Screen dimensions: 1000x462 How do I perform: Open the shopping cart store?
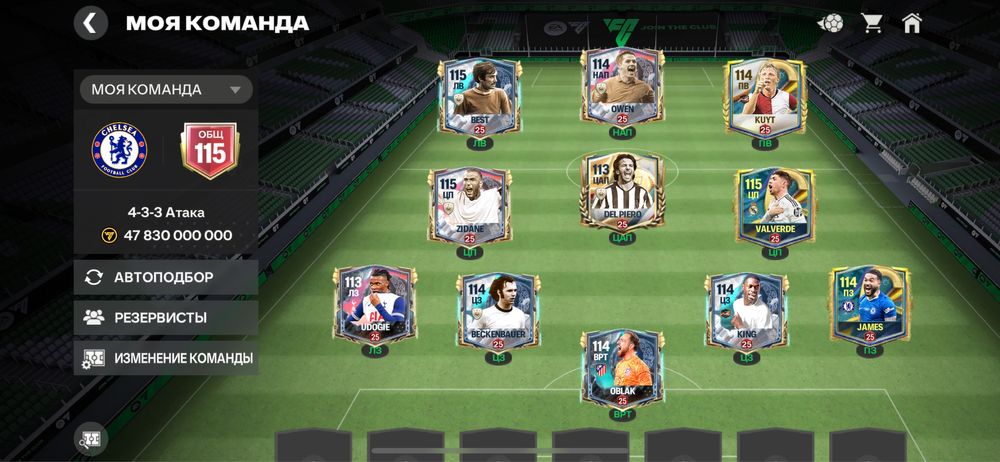[870, 23]
